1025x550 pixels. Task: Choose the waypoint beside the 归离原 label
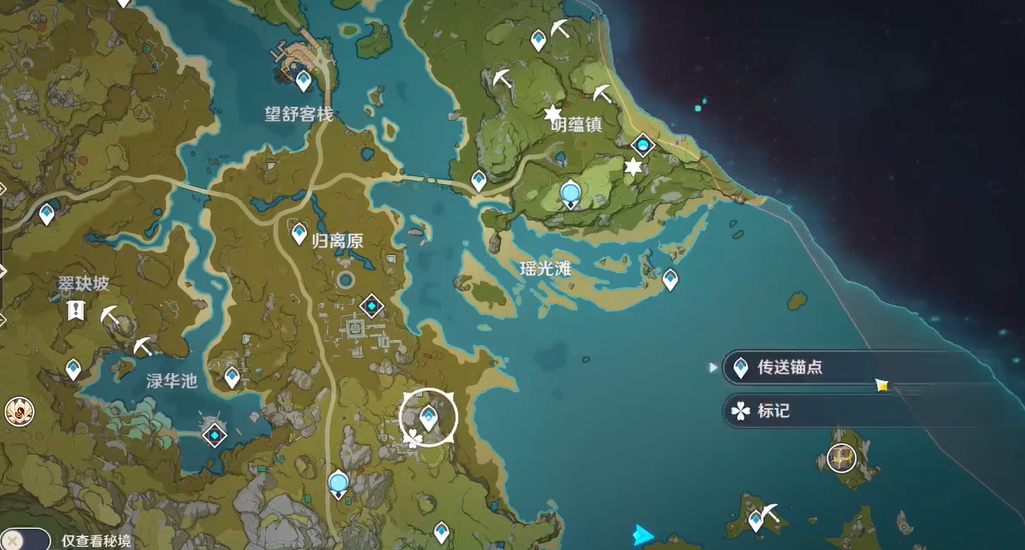(299, 234)
